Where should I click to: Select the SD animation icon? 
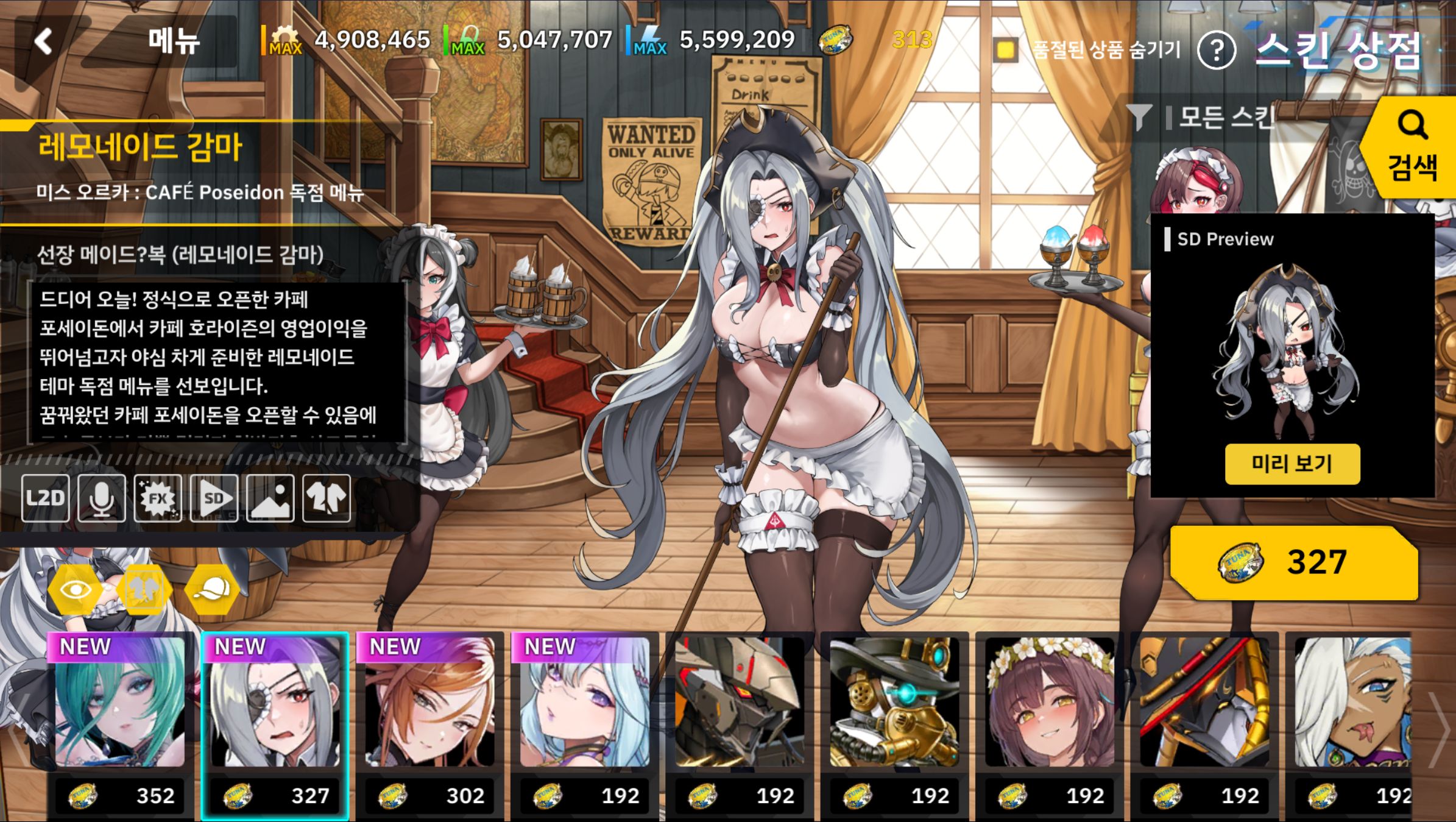[x=214, y=498]
